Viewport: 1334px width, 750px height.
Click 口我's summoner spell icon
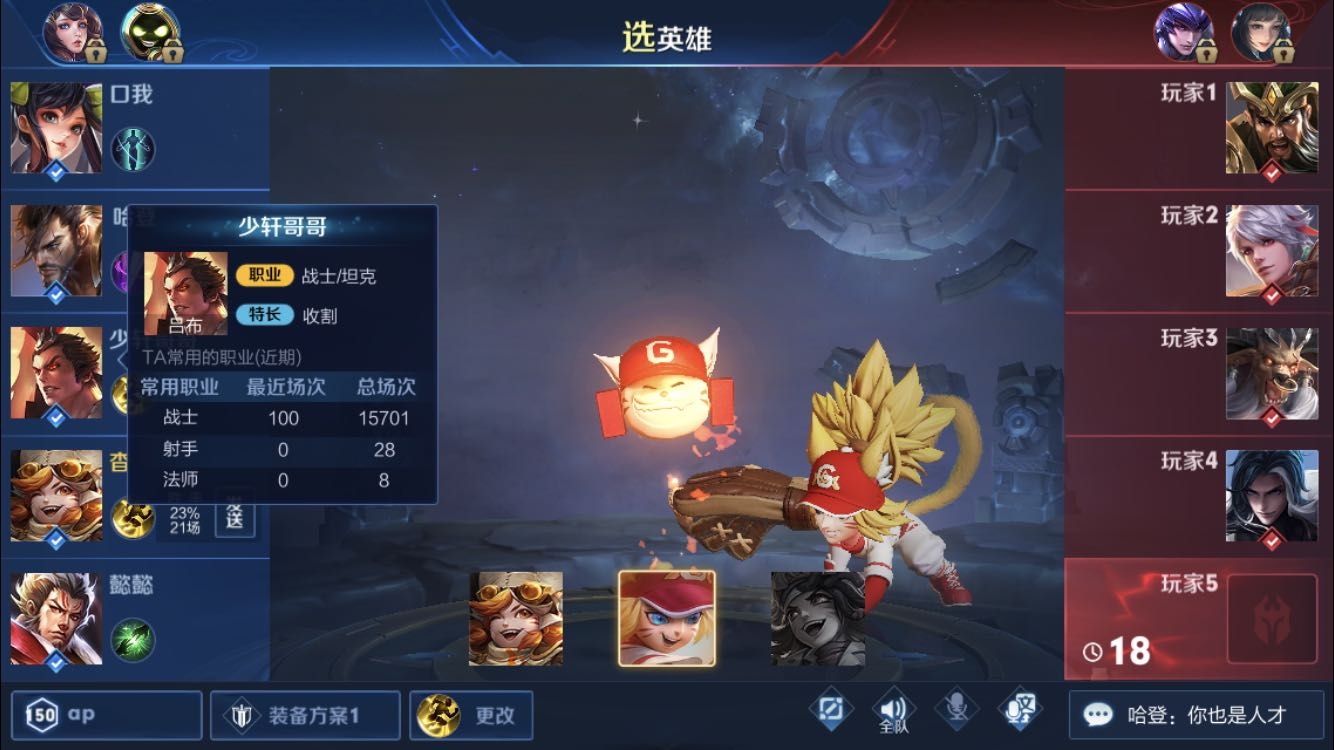(133, 149)
